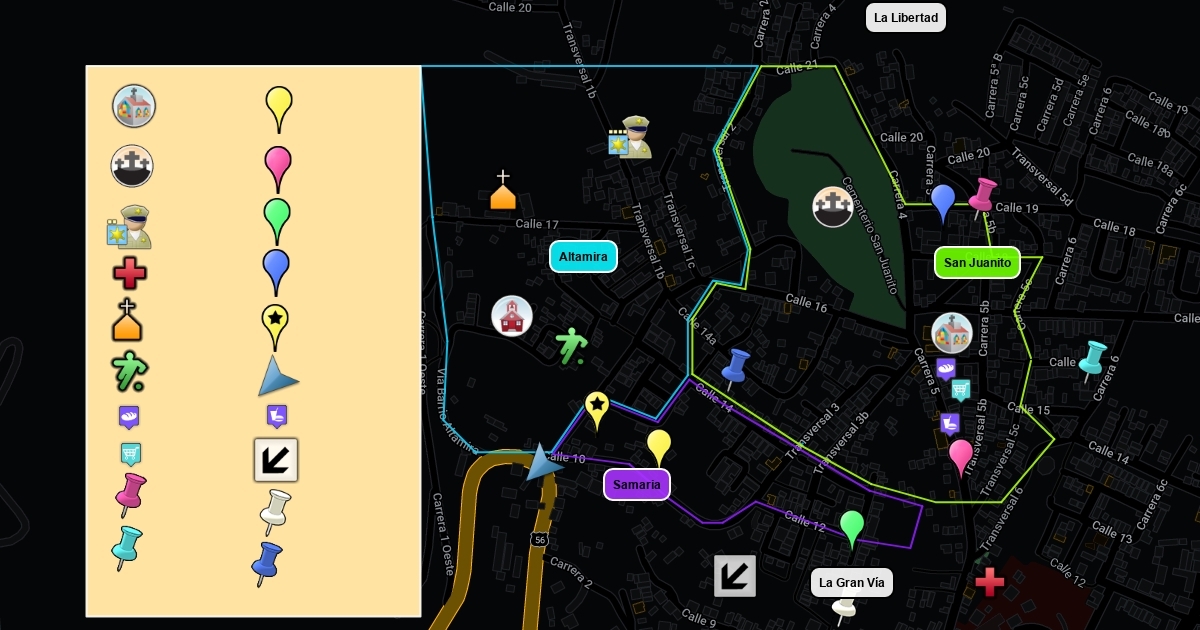Click the red cross marker on the map
This screenshot has height=630, width=1200.
coord(989,581)
